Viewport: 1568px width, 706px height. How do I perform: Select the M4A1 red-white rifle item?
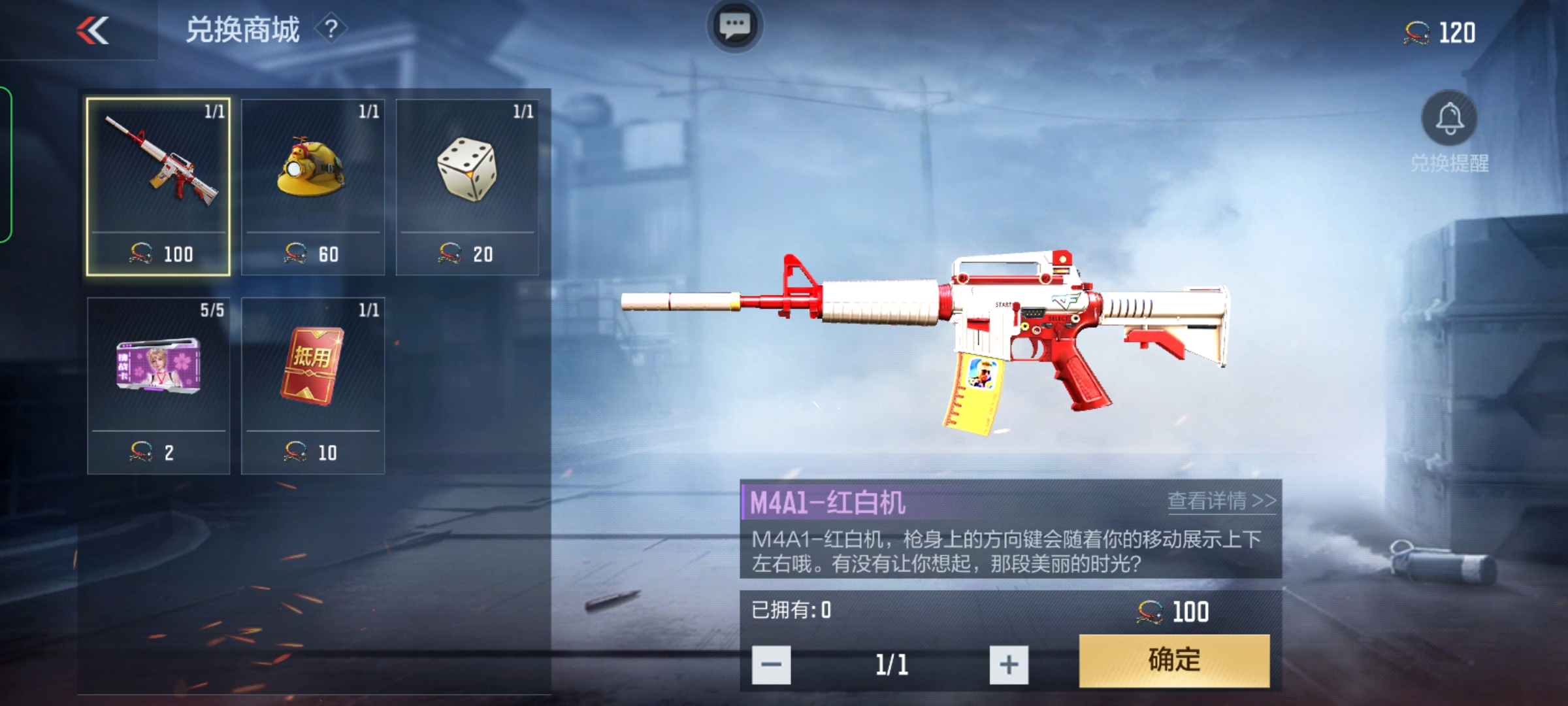point(158,187)
